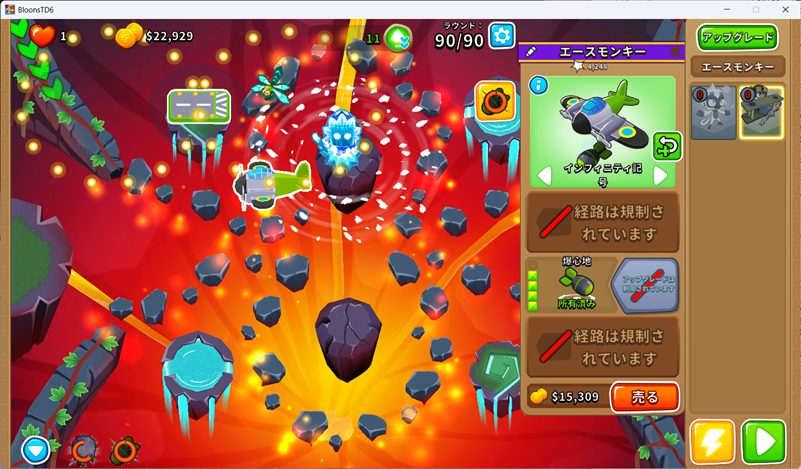This screenshot has width=801, height=469.
Task: Click the green アップグレード button
Action: [737, 37]
